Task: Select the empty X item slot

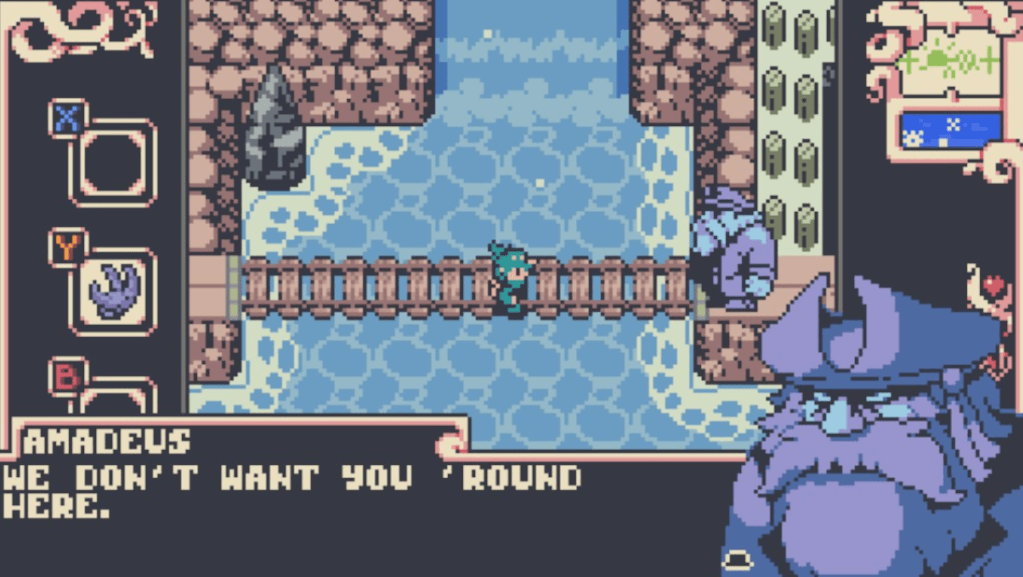Action: [x=113, y=163]
